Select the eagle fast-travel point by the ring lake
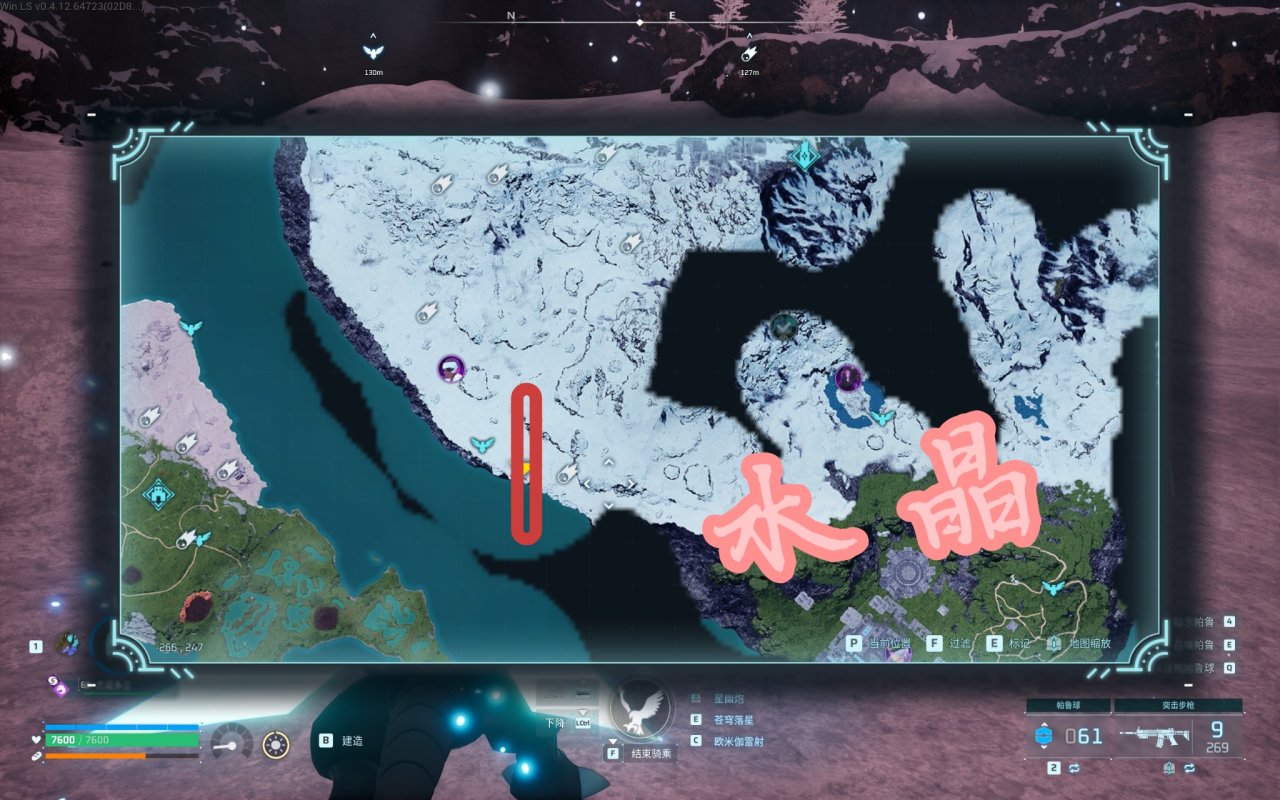 (x=881, y=417)
